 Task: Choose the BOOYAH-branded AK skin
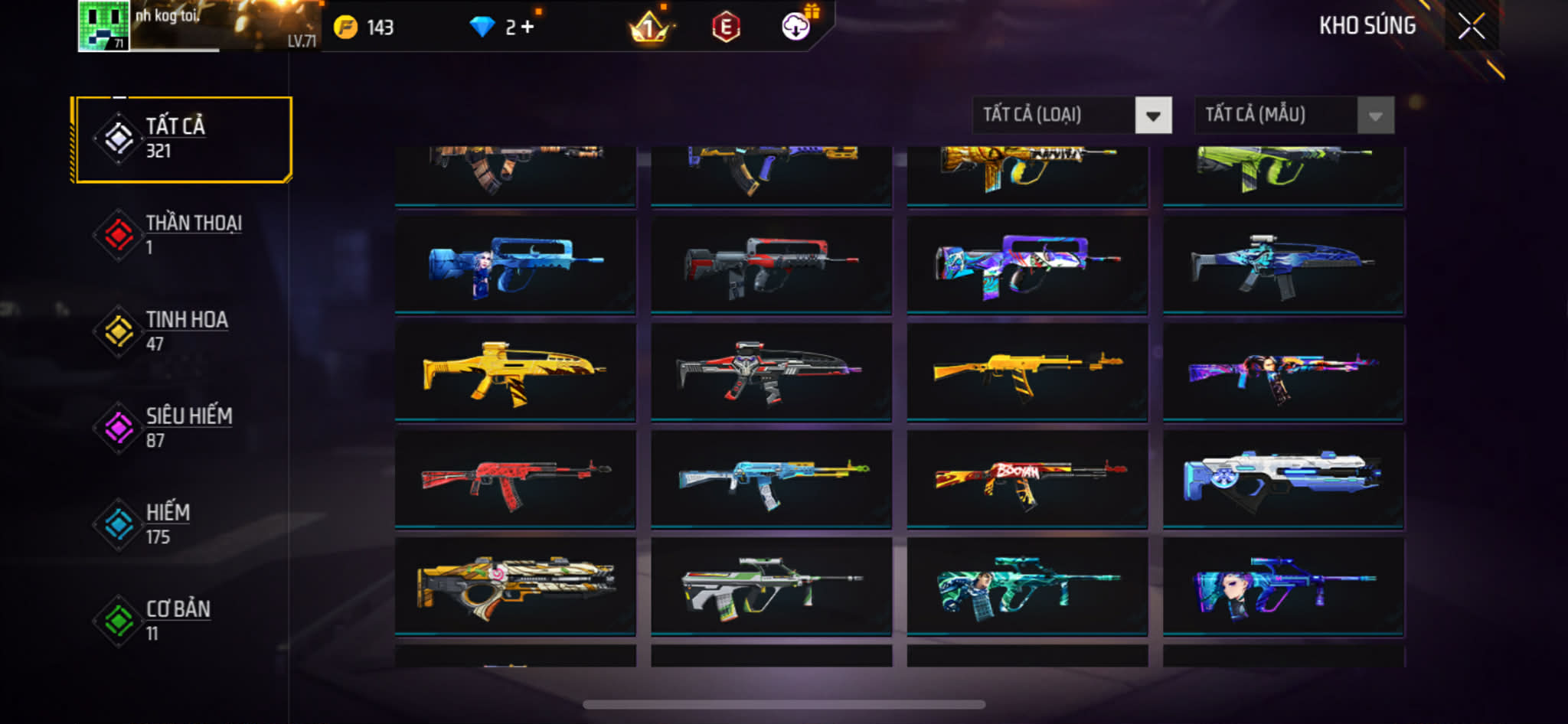point(1027,479)
